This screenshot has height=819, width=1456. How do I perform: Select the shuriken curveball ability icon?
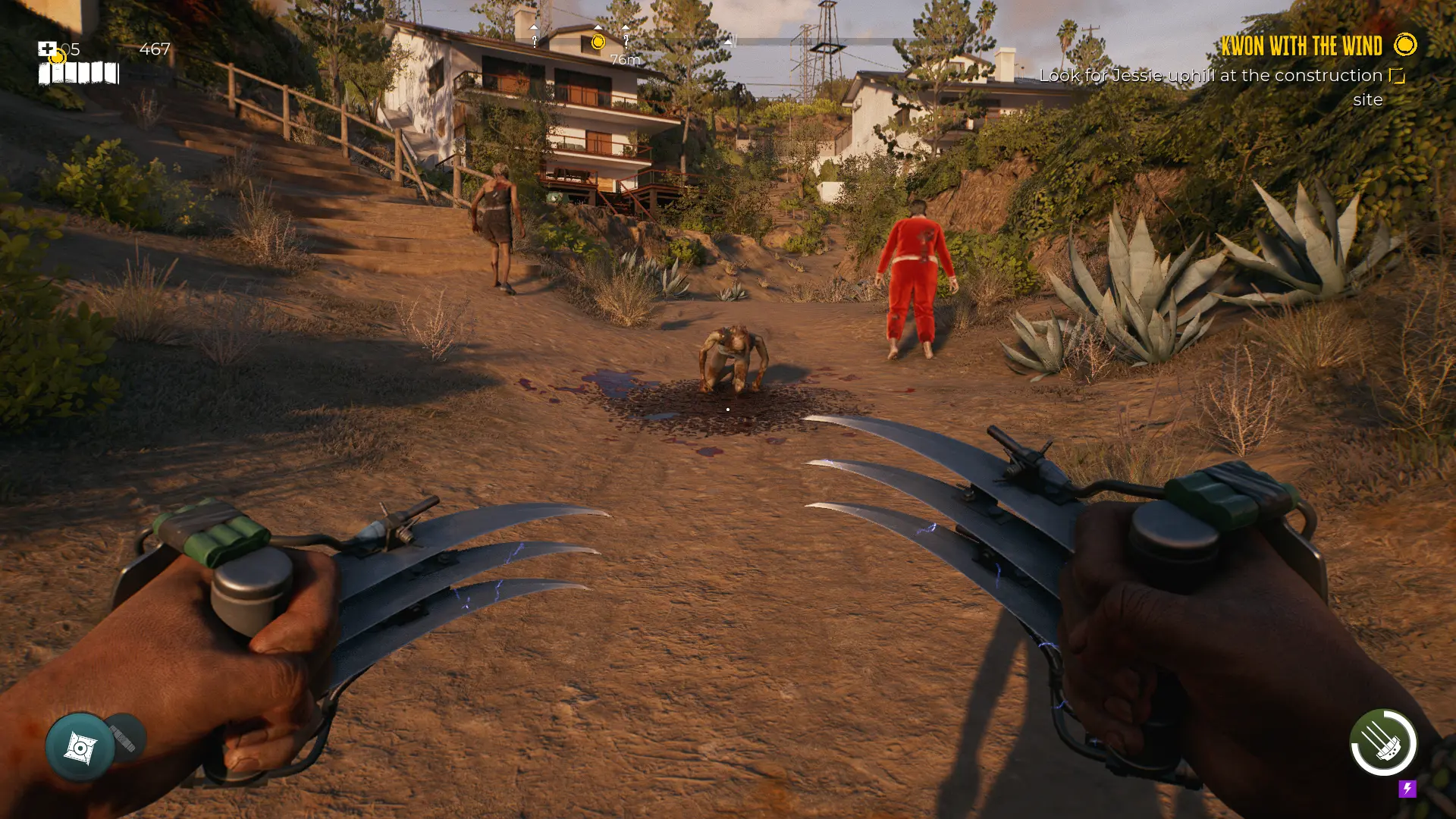[x=80, y=748]
